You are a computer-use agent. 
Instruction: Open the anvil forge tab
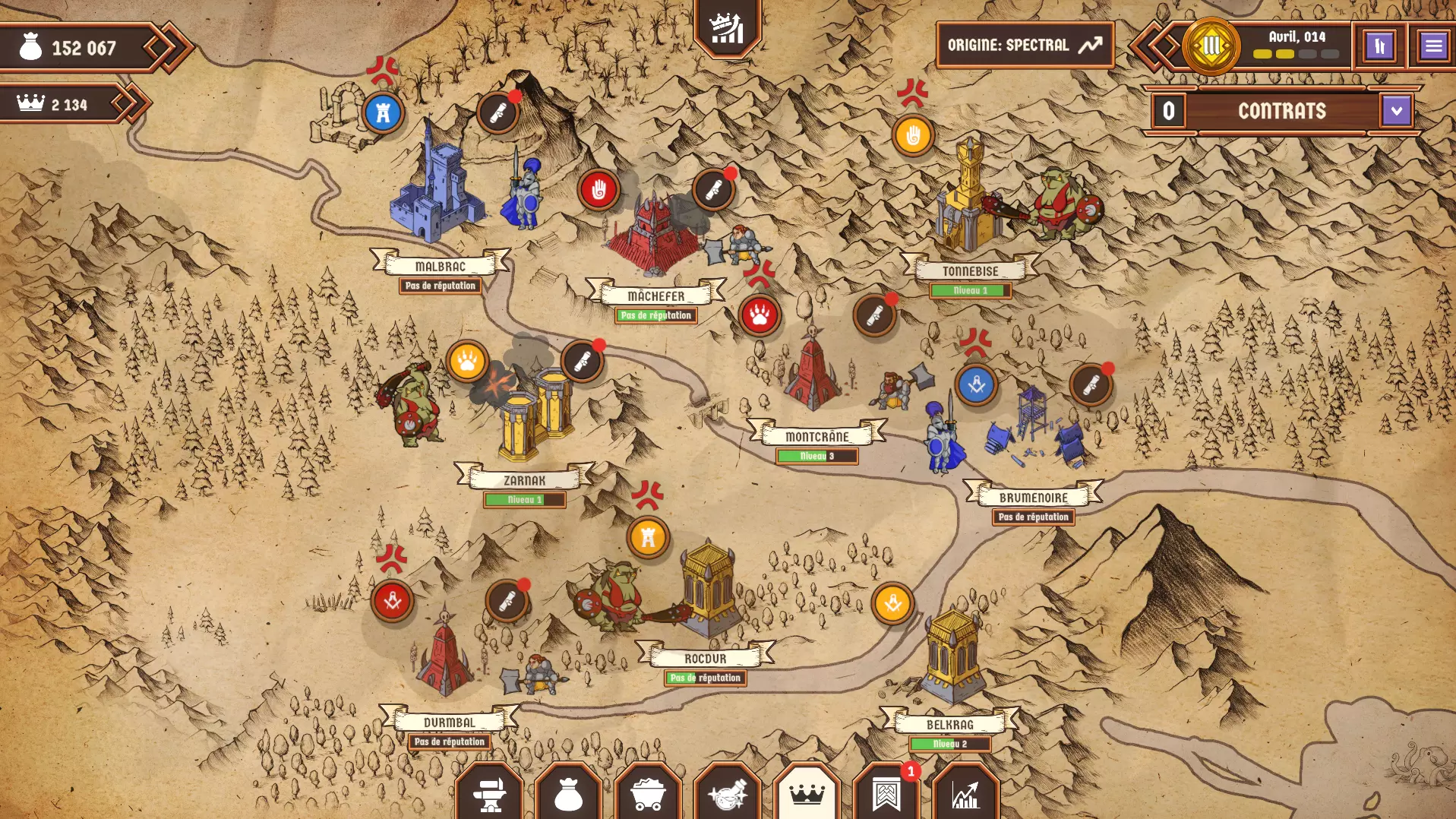tap(489, 794)
